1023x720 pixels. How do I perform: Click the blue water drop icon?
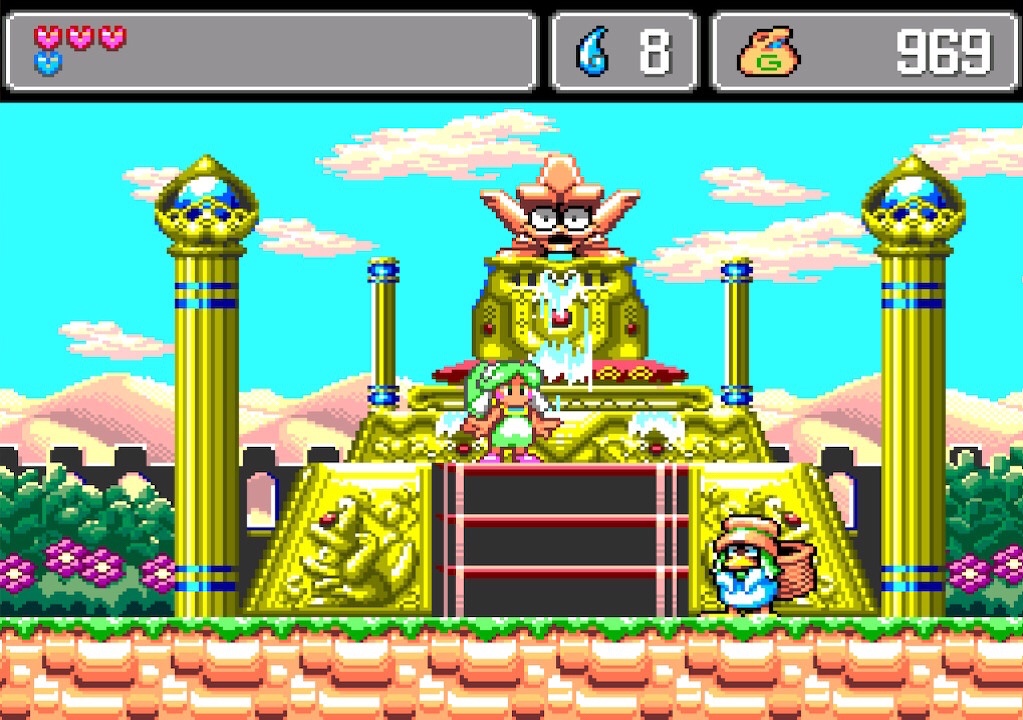592,52
